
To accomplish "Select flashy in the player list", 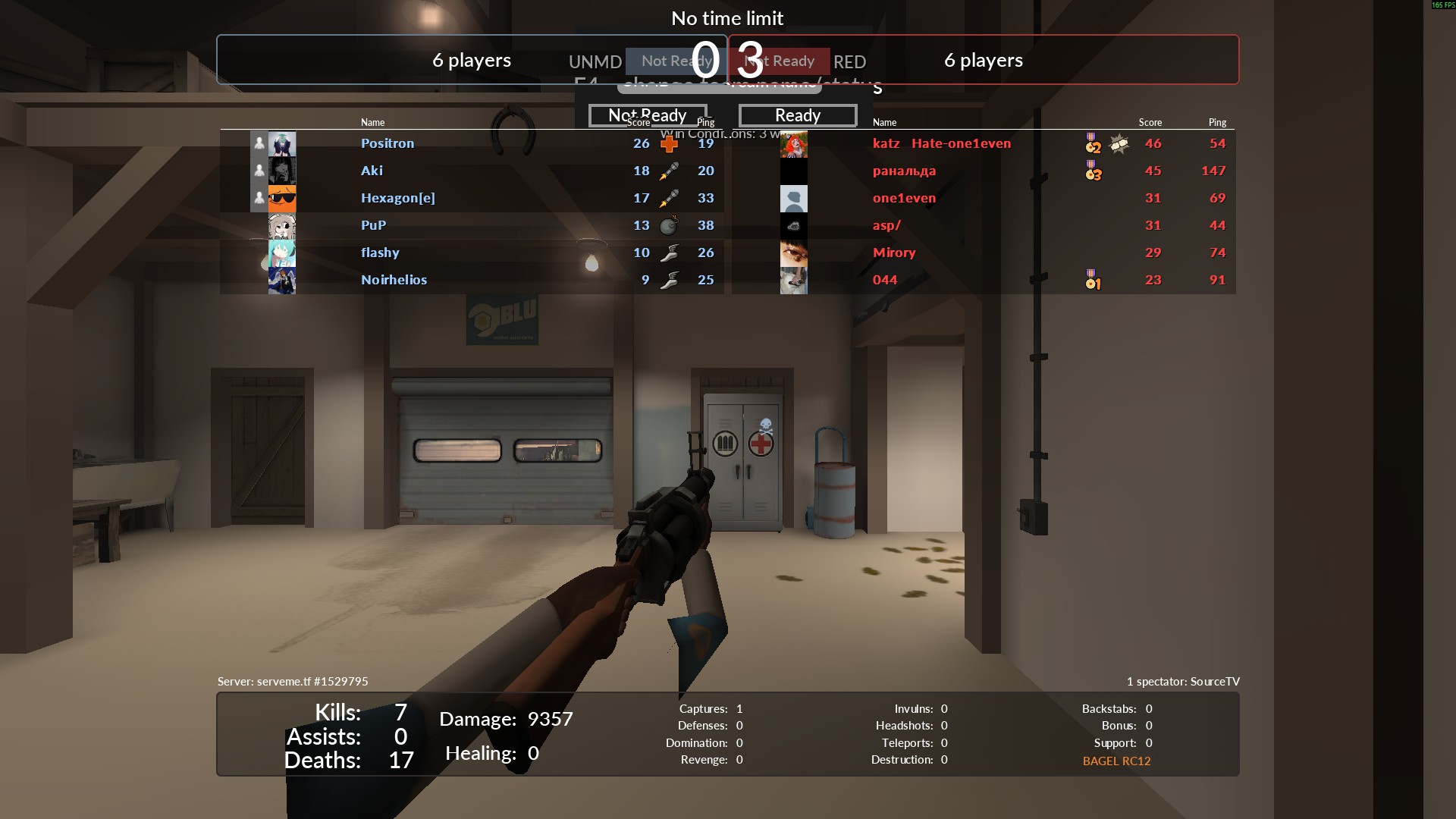I will point(380,253).
